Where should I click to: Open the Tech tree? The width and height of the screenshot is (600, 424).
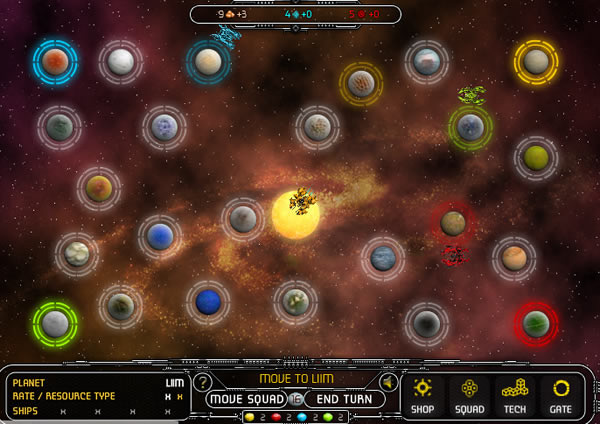pyautogui.click(x=514, y=394)
